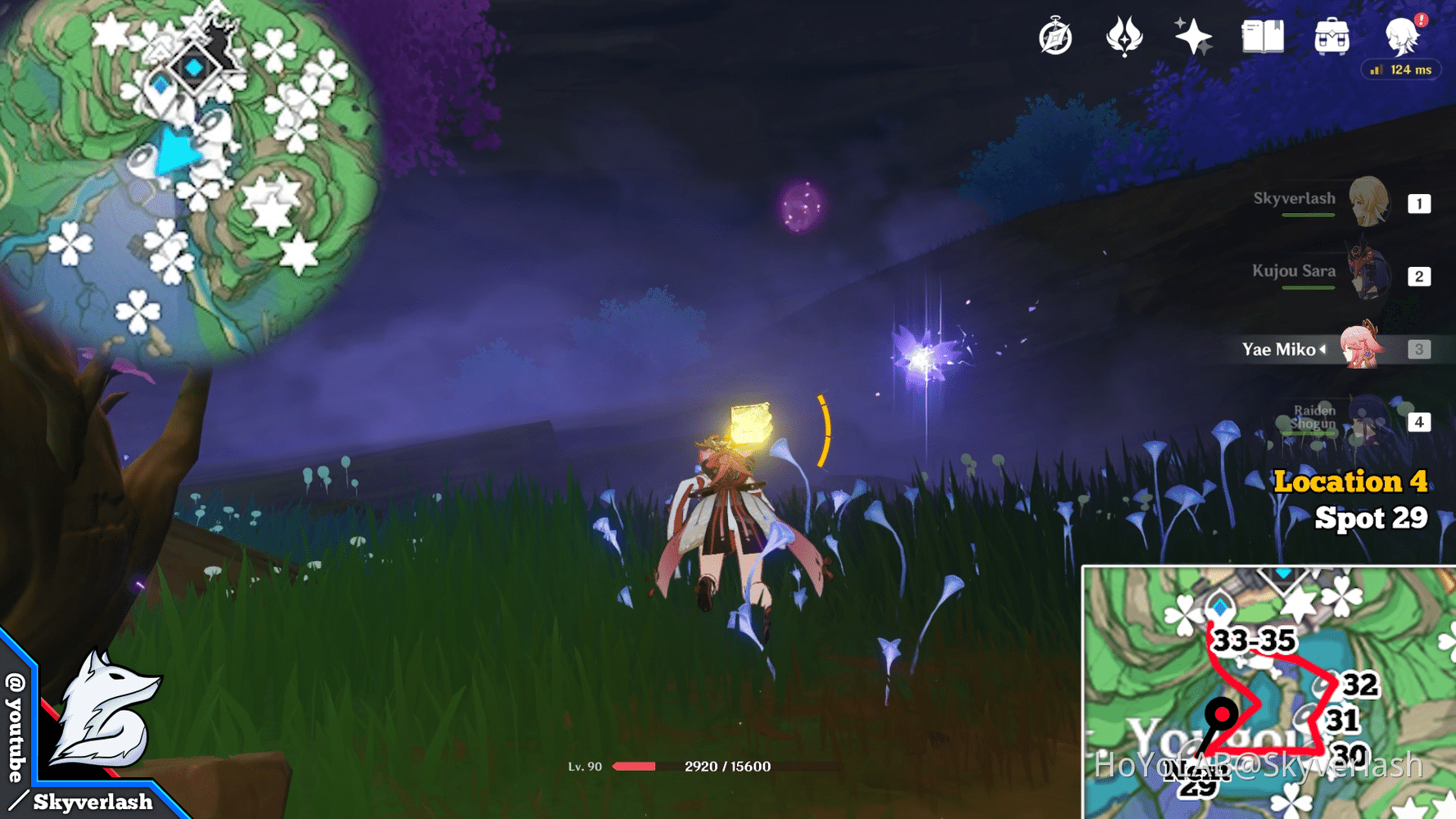Click the compass guide icon in the top bar
The width and height of the screenshot is (1456, 819).
coord(1055,36)
